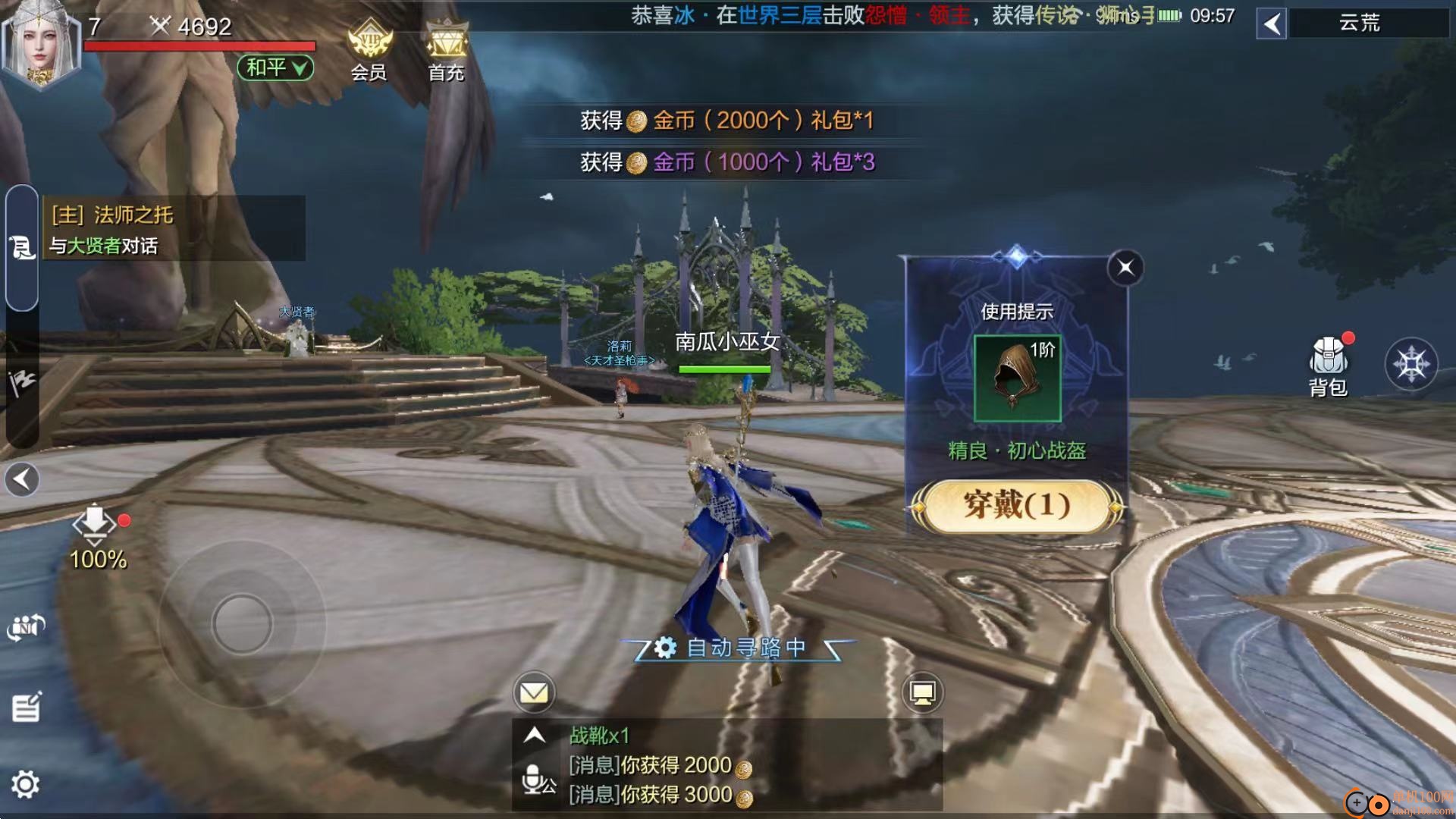1456x819 pixels.
Task: Toggle the 100% auto-pickup indicator
Action: (x=94, y=531)
